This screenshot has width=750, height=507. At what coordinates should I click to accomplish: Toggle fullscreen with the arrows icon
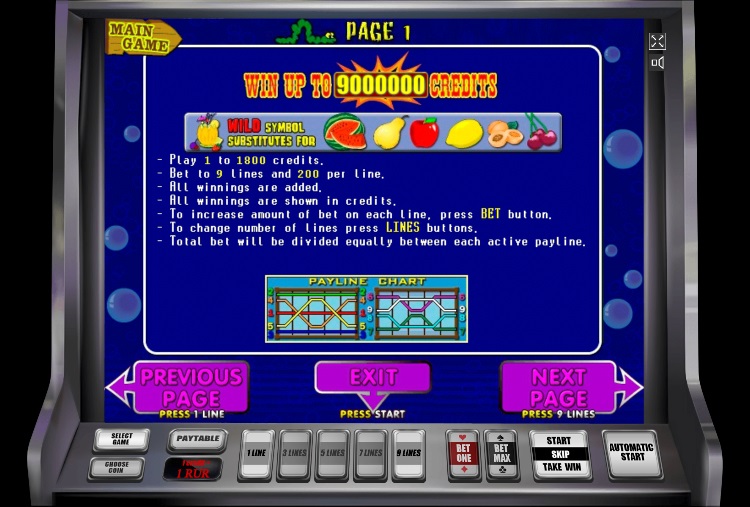657,41
